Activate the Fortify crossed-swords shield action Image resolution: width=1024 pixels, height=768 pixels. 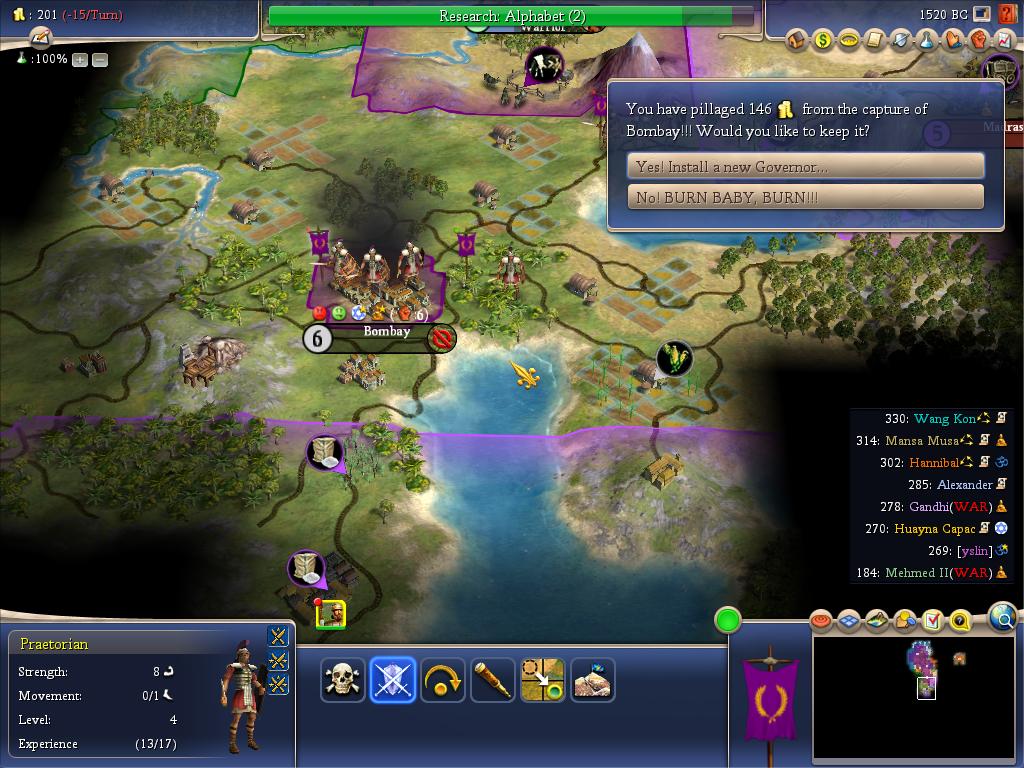click(392, 680)
